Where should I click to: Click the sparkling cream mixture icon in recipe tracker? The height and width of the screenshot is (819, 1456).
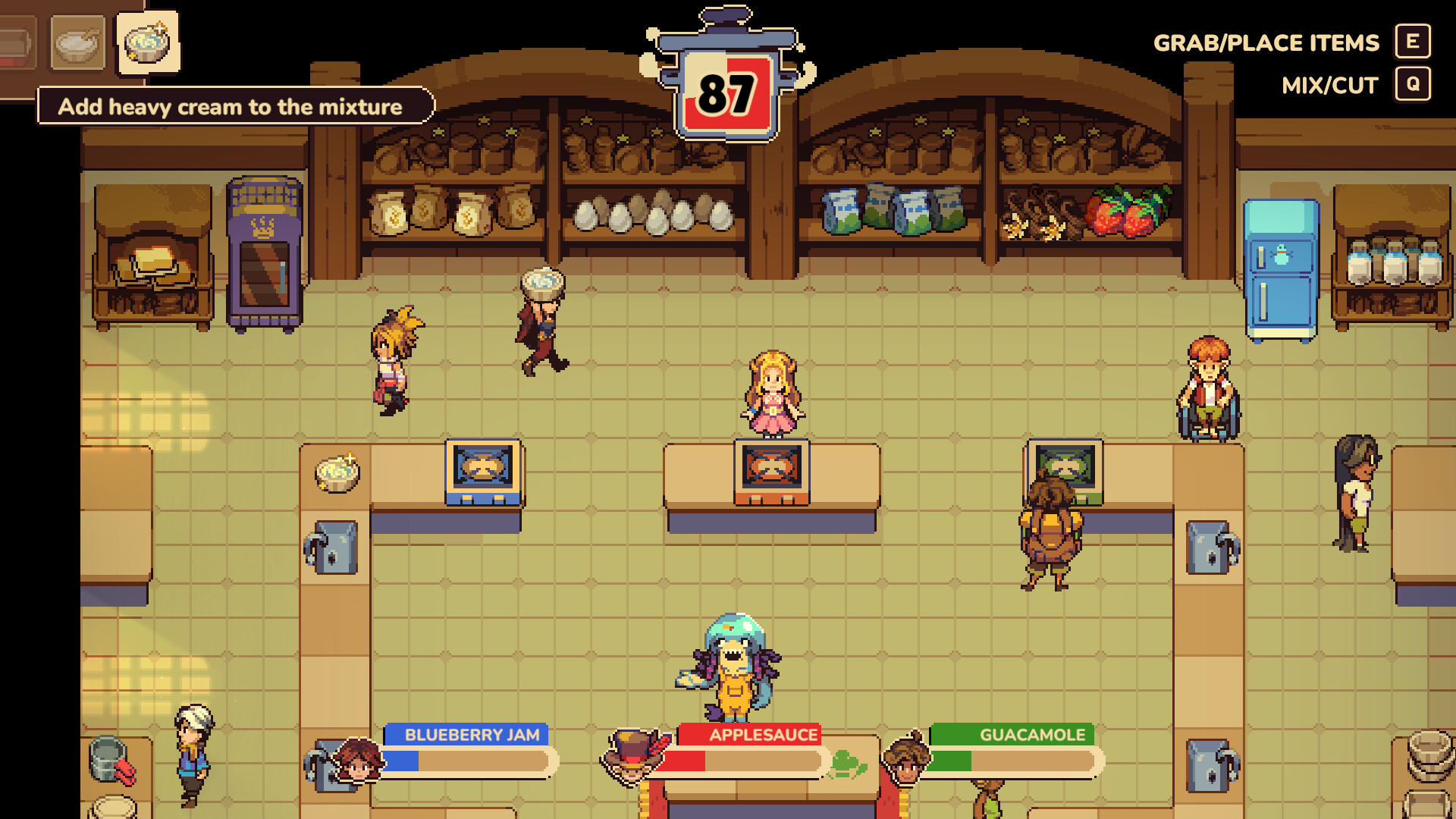click(147, 43)
